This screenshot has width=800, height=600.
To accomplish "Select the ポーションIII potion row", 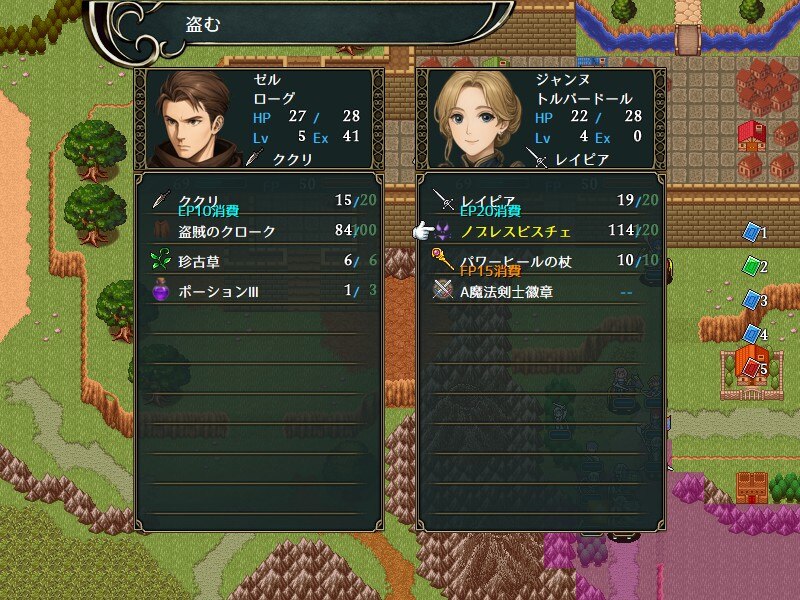I will coord(256,291).
